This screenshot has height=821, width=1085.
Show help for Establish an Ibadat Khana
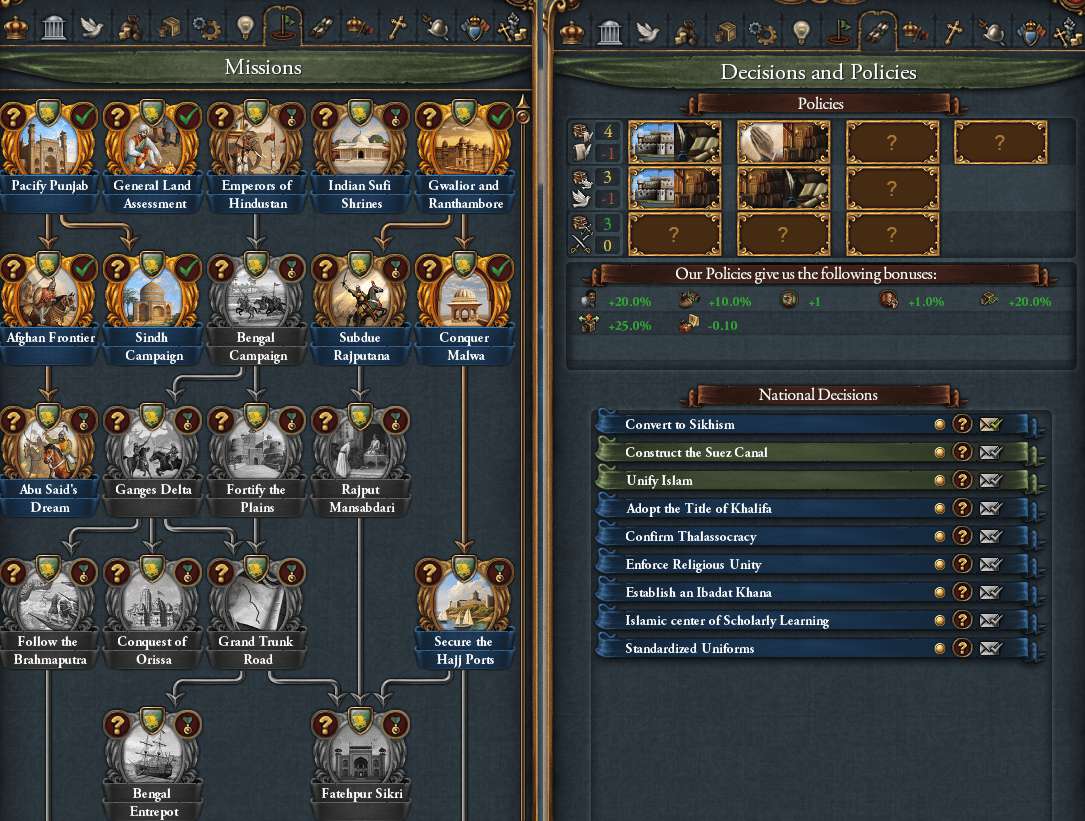click(x=962, y=592)
